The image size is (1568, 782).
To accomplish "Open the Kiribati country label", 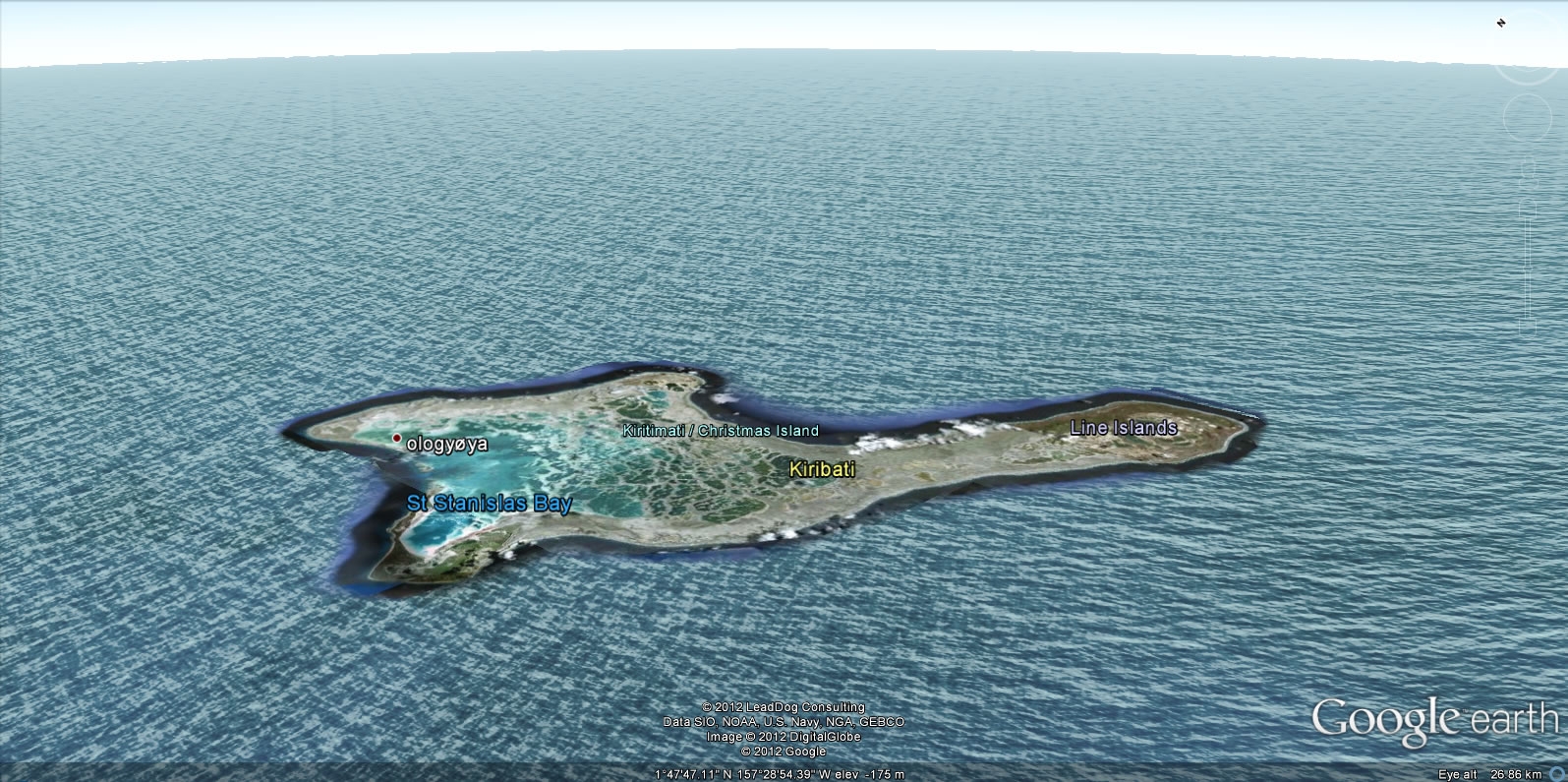I will point(822,470).
